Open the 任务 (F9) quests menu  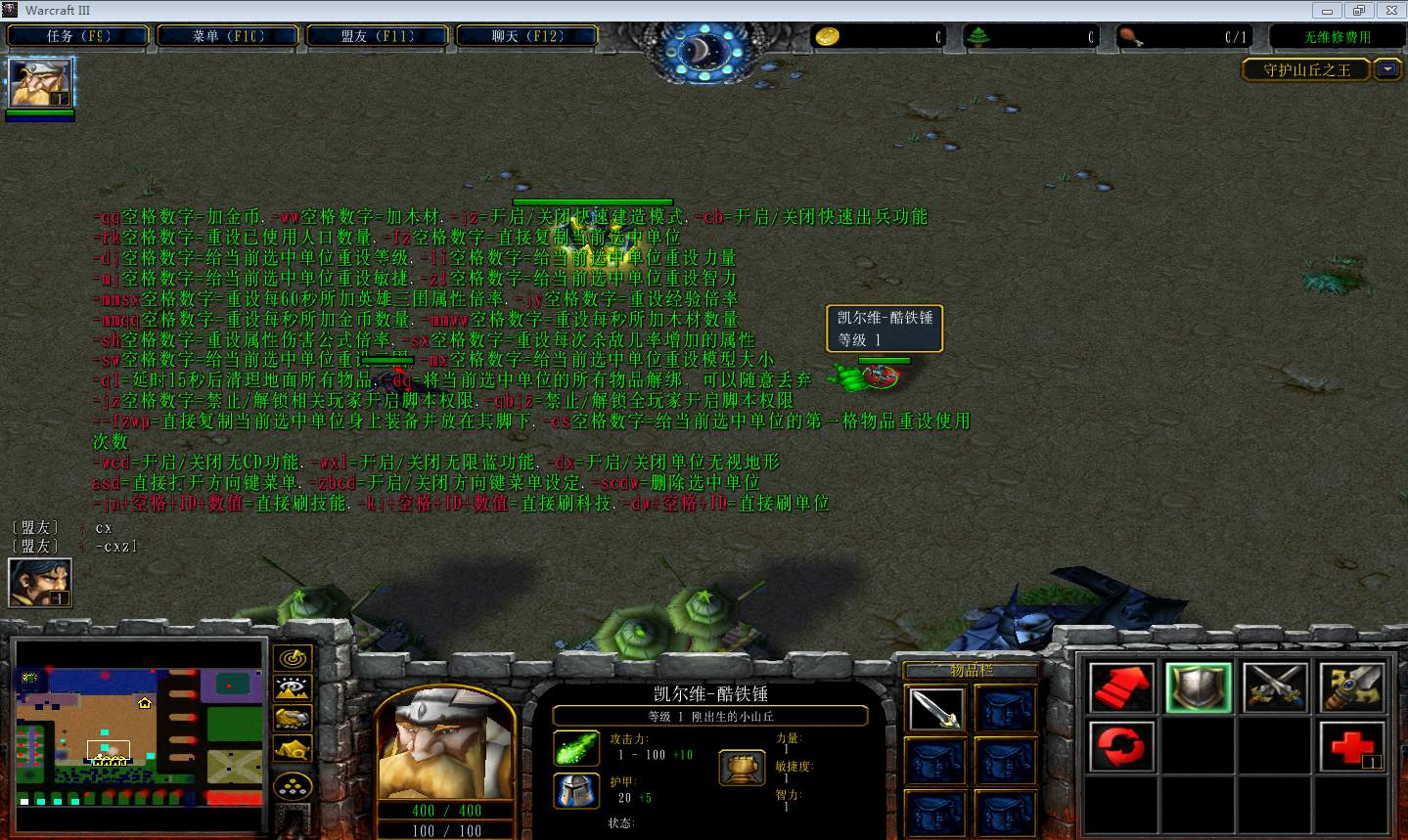click(78, 36)
